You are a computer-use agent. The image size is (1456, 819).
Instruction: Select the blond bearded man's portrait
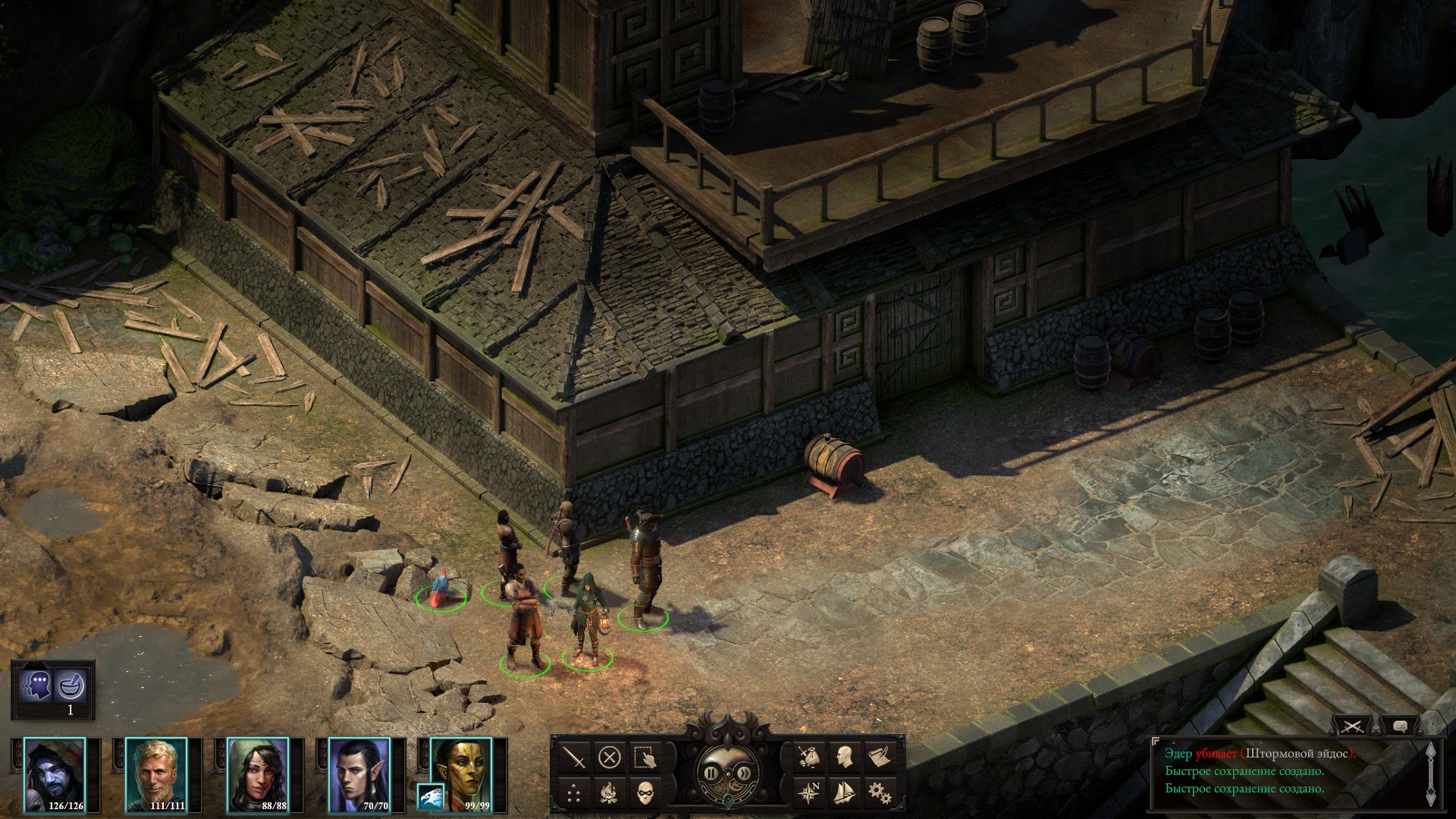point(155,774)
